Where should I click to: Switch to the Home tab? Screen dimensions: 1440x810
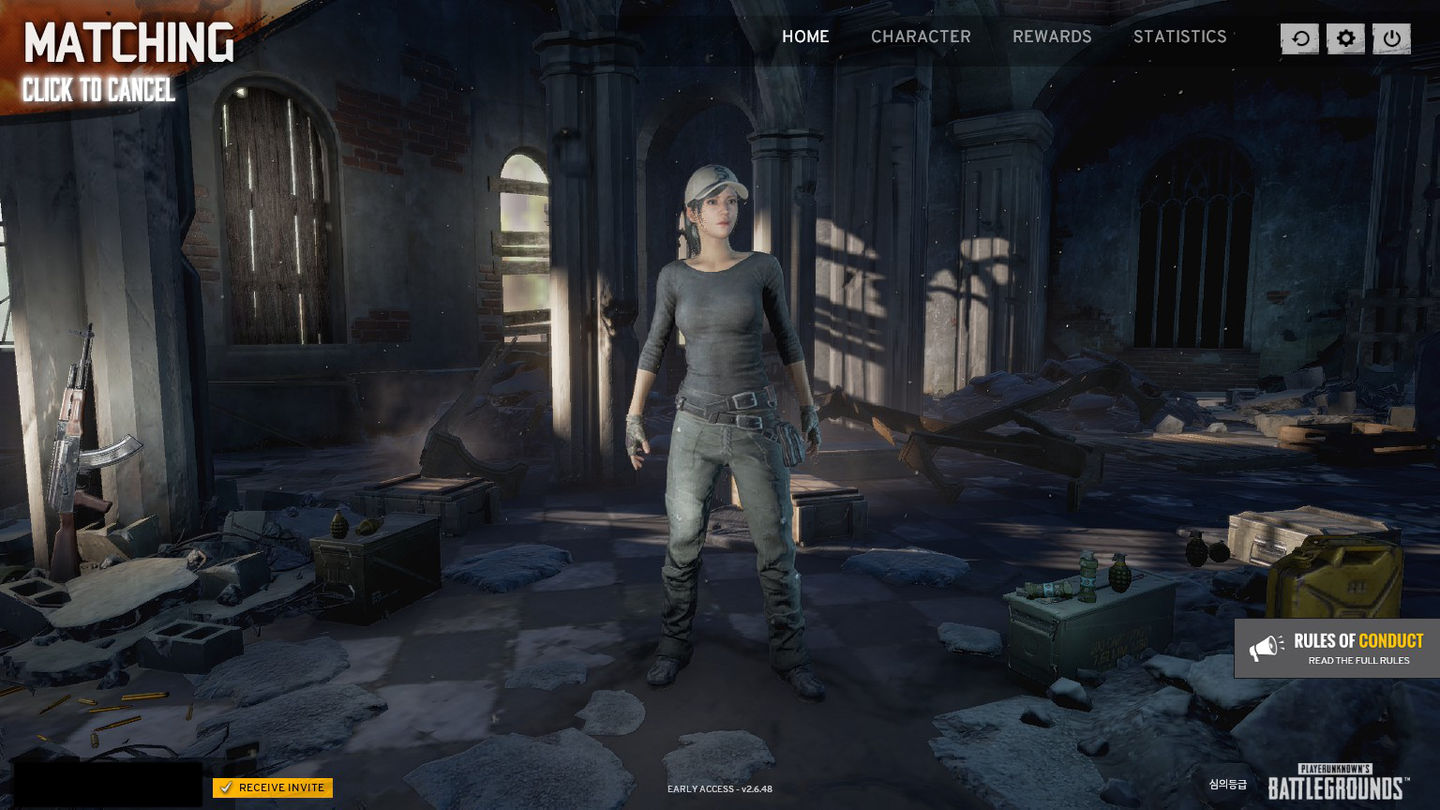click(805, 36)
